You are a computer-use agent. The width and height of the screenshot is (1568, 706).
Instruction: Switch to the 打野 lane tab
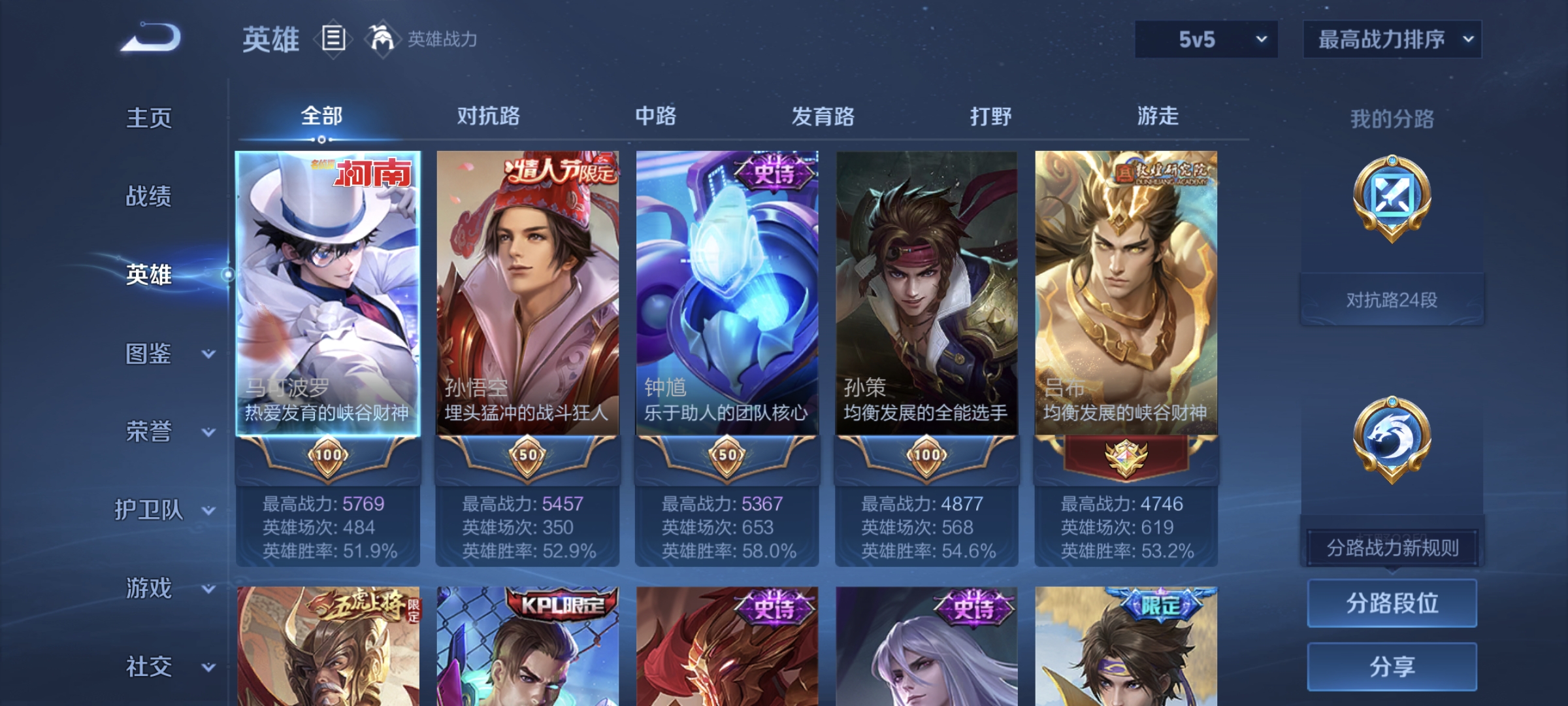pos(991,116)
